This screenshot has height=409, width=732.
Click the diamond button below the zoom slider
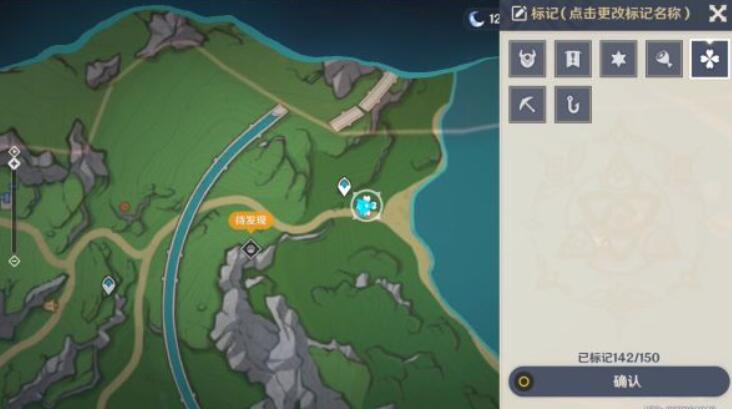tap(14, 260)
